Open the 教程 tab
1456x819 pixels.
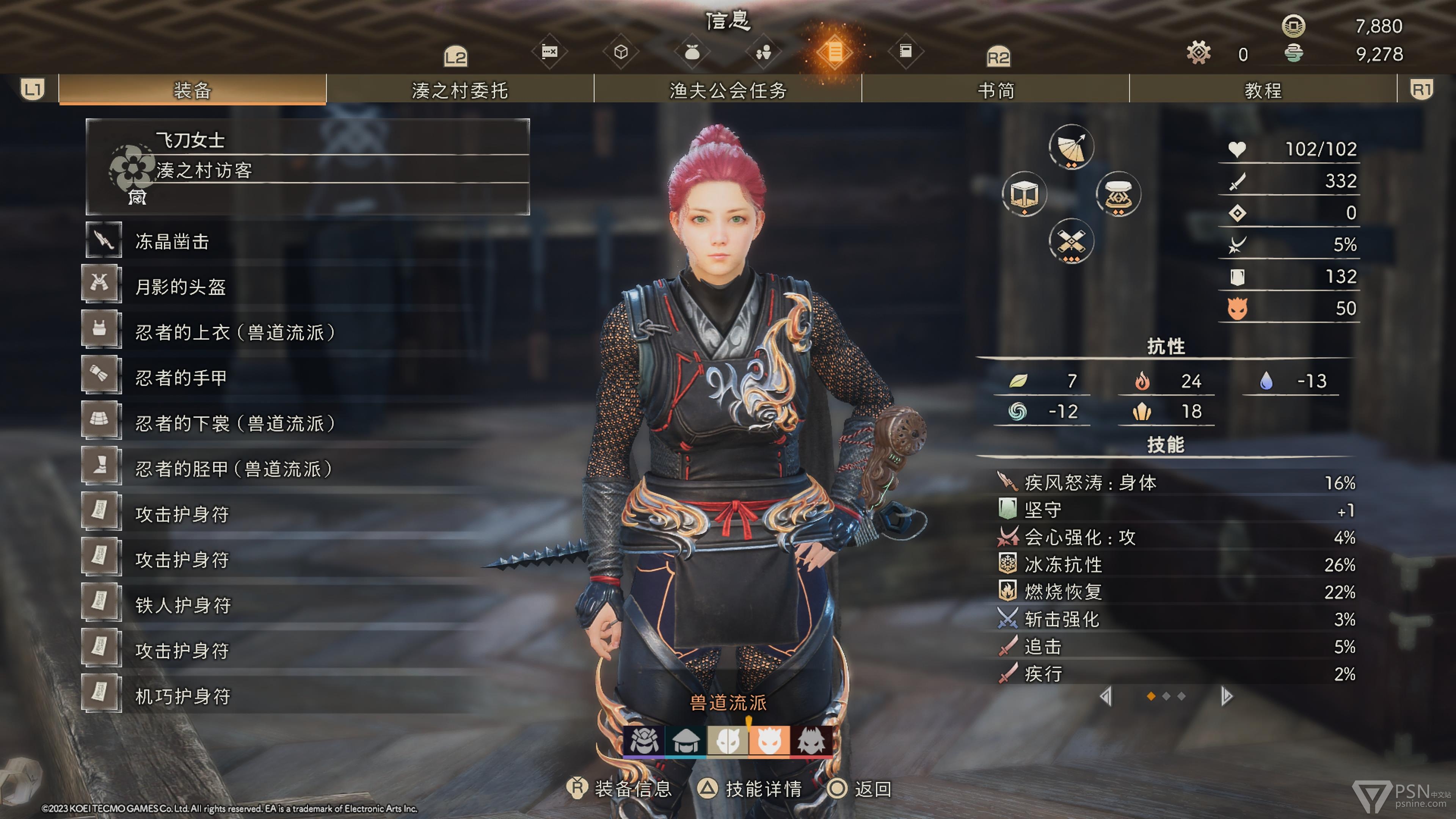tap(1263, 90)
